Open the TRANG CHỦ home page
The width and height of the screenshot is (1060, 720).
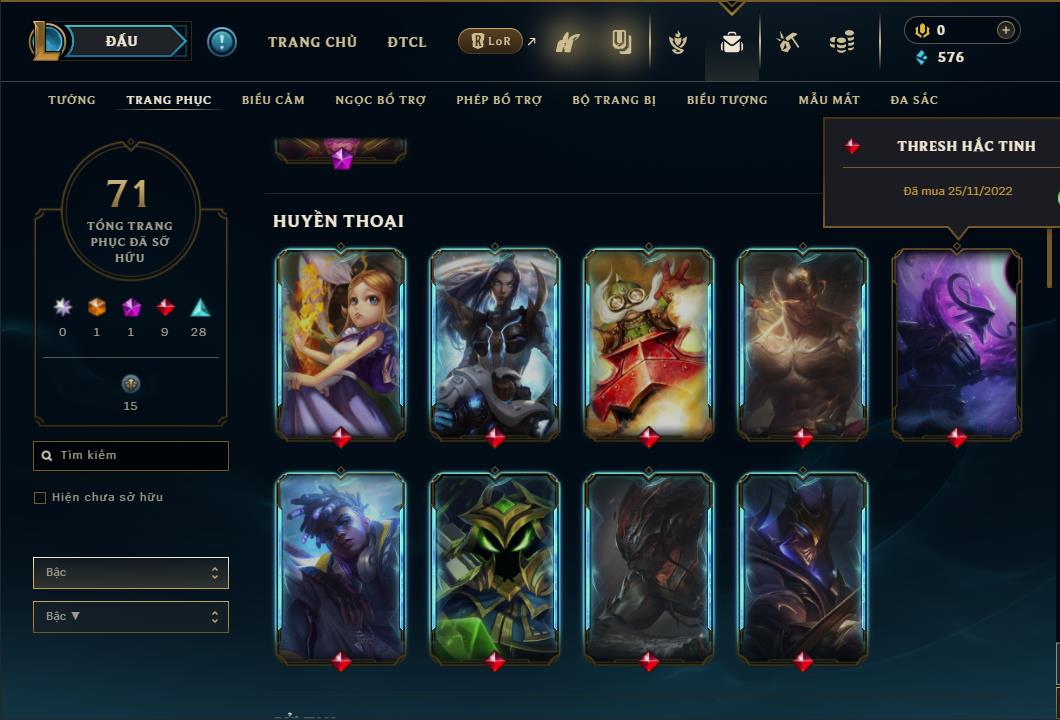[x=312, y=42]
